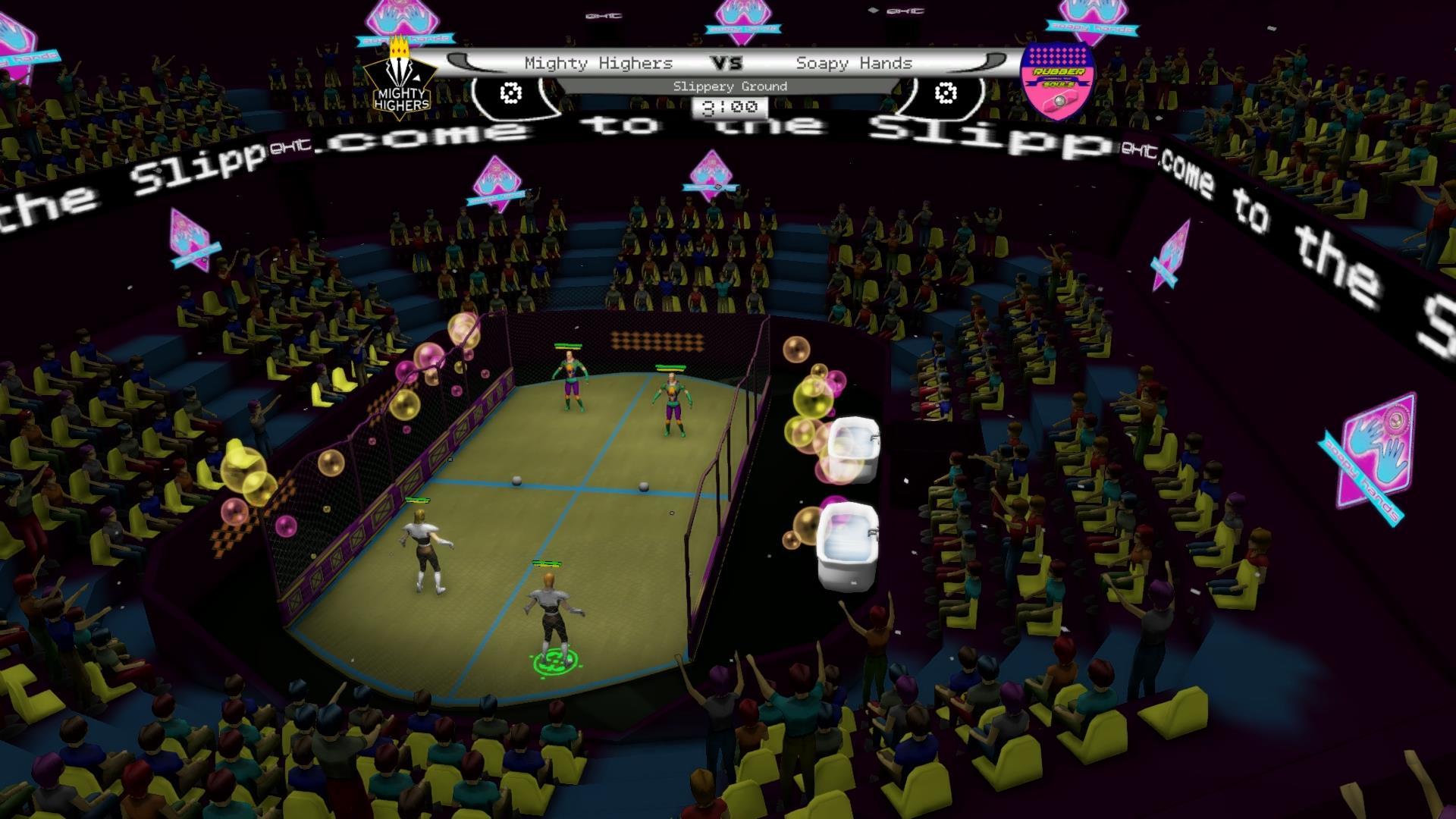Toggle the checkered scoreboard panel behind the goal
1456x819 pixels.
click(x=657, y=341)
